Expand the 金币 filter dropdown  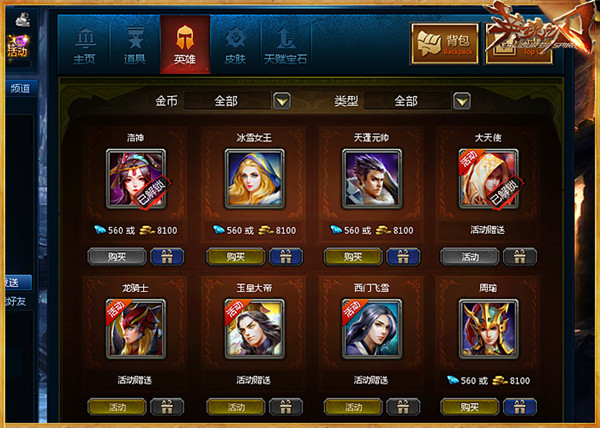[282, 100]
